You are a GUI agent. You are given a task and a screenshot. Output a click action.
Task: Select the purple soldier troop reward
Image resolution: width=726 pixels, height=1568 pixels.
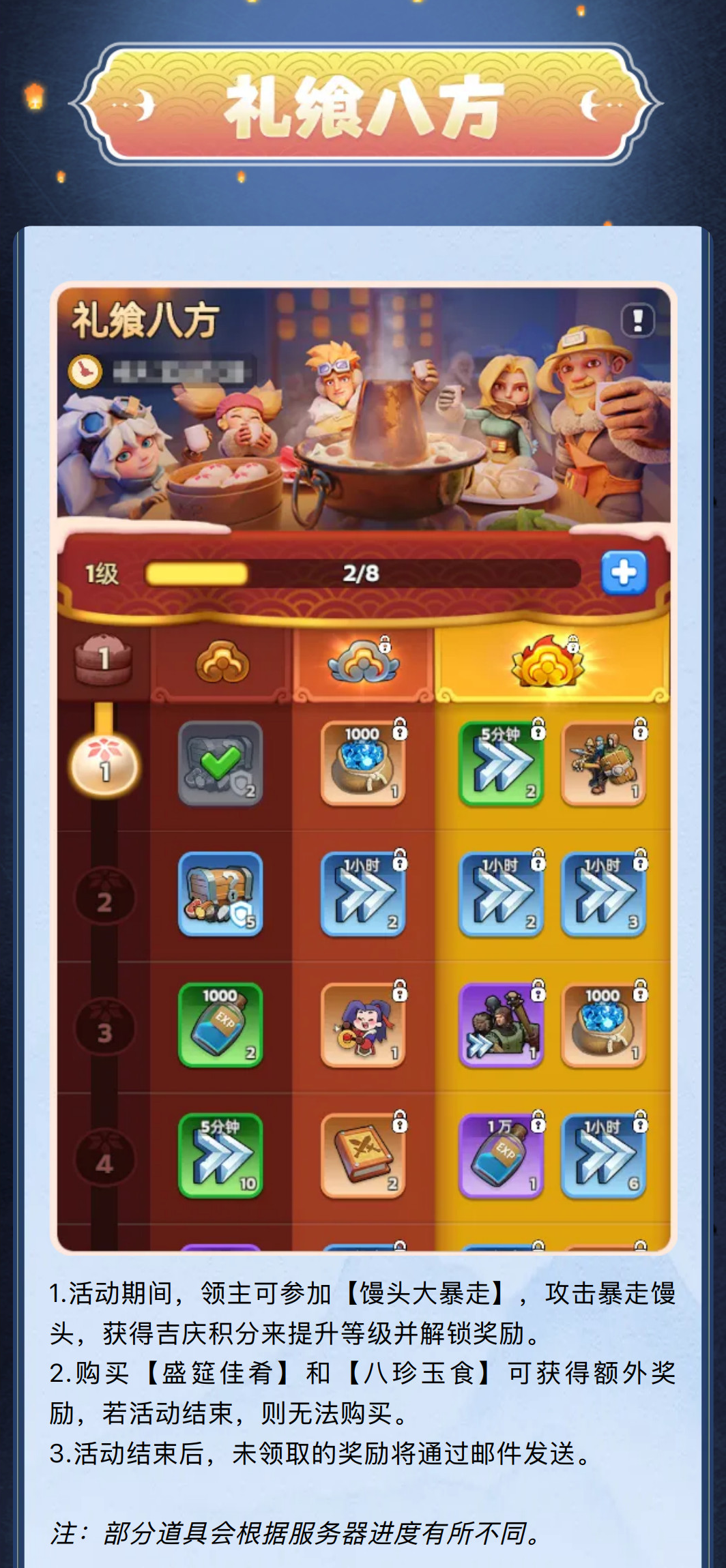tap(502, 1025)
